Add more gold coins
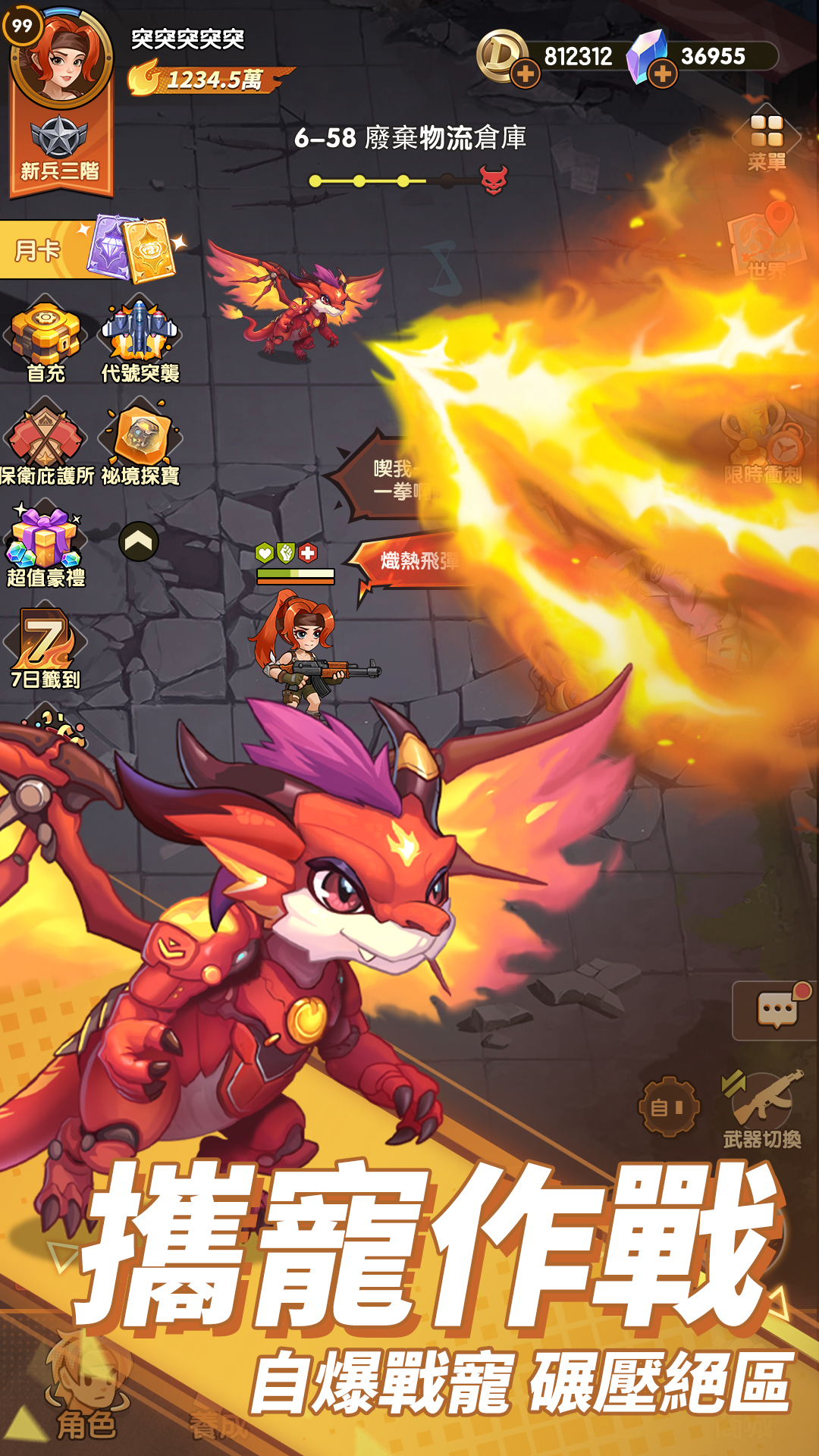 coord(525,74)
